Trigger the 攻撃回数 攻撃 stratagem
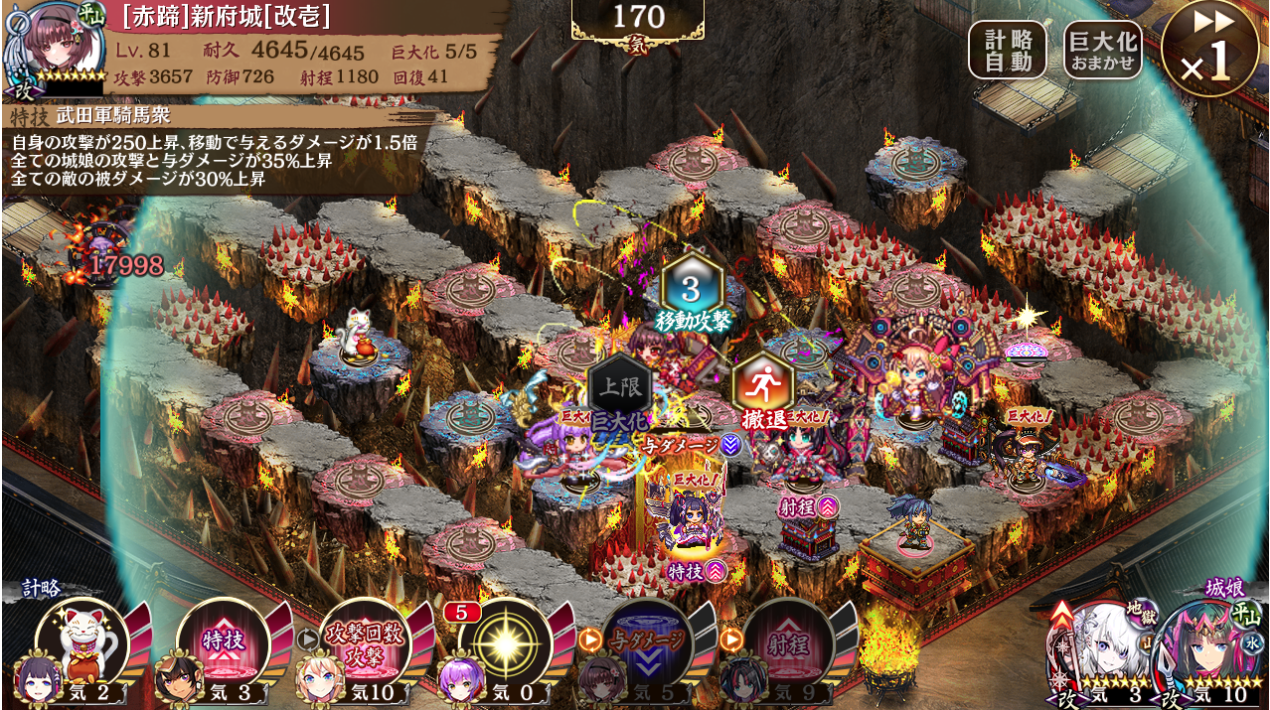Image resolution: width=1270 pixels, height=710 pixels. tap(365, 642)
